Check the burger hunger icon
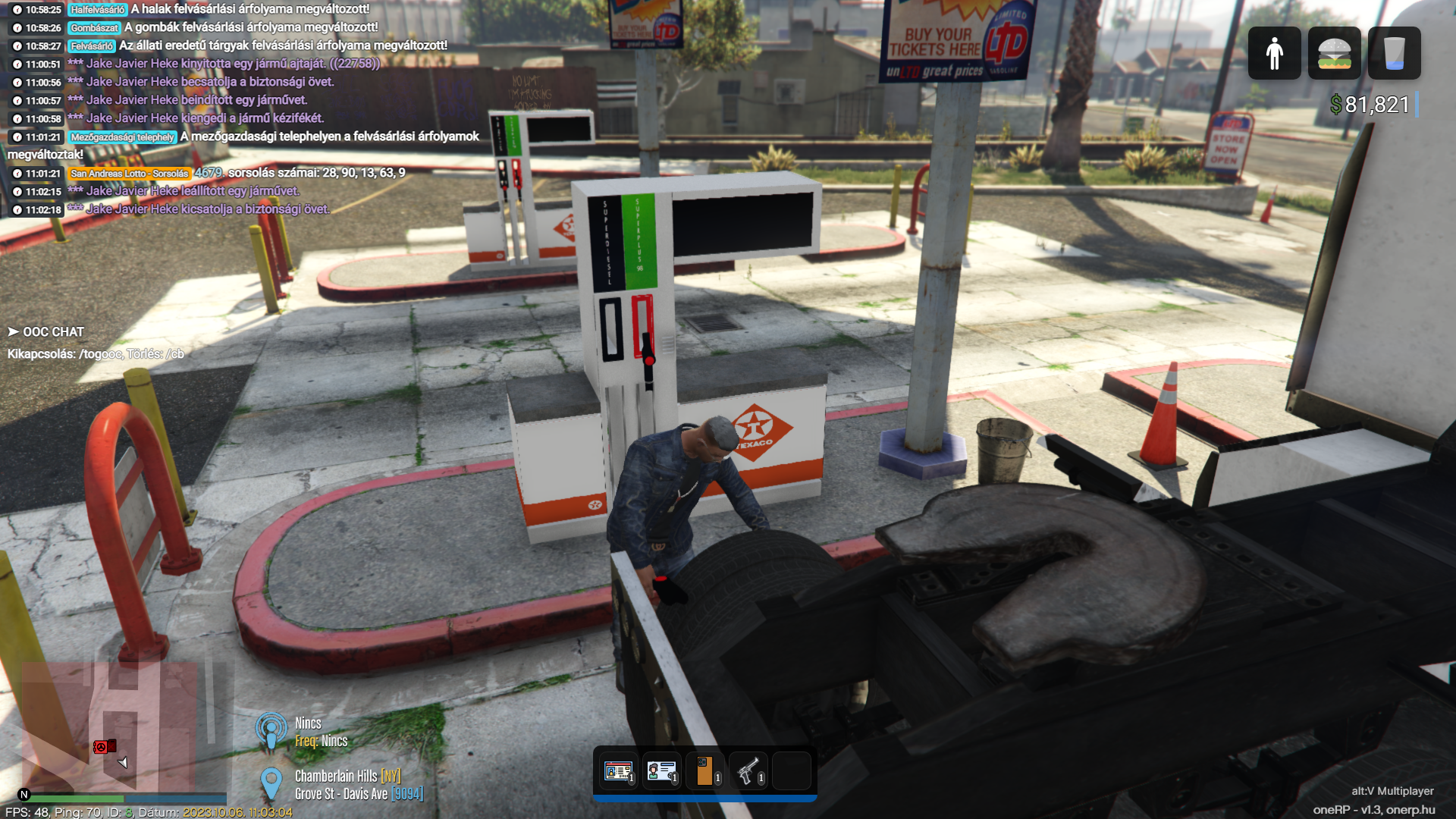 tap(1334, 53)
